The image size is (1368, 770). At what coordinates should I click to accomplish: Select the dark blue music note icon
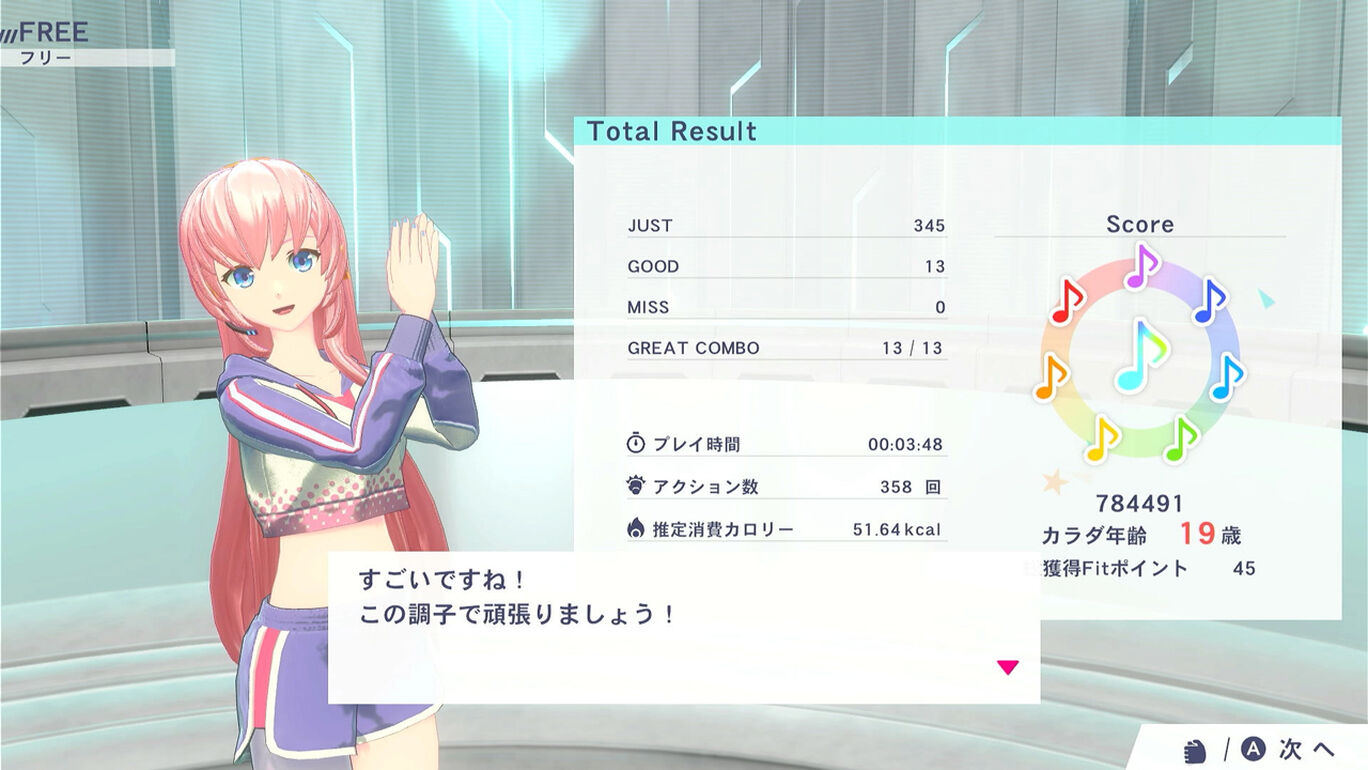(1213, 302)
